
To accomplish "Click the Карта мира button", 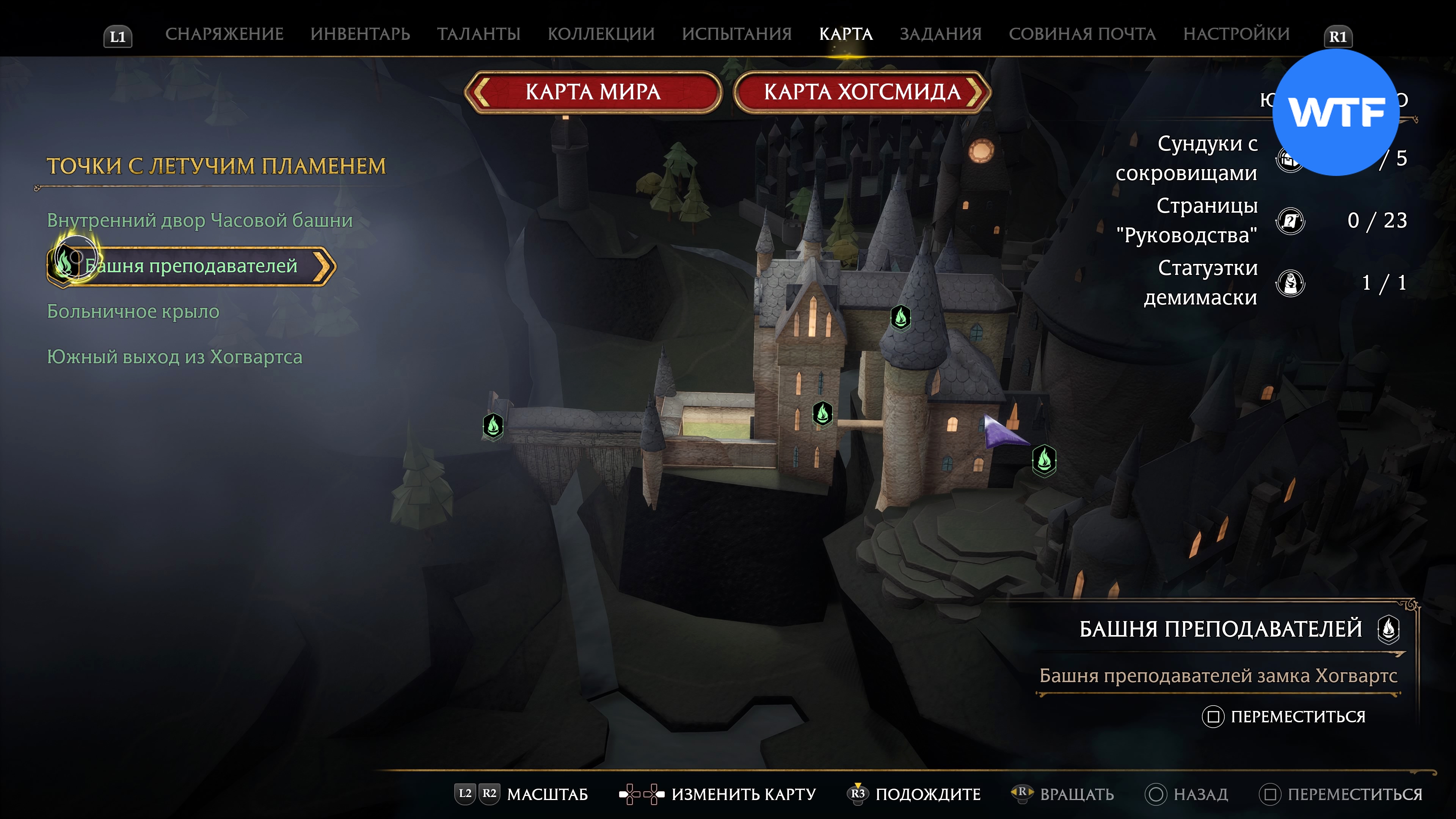I will pyautogui.click(x=593, y=92).
